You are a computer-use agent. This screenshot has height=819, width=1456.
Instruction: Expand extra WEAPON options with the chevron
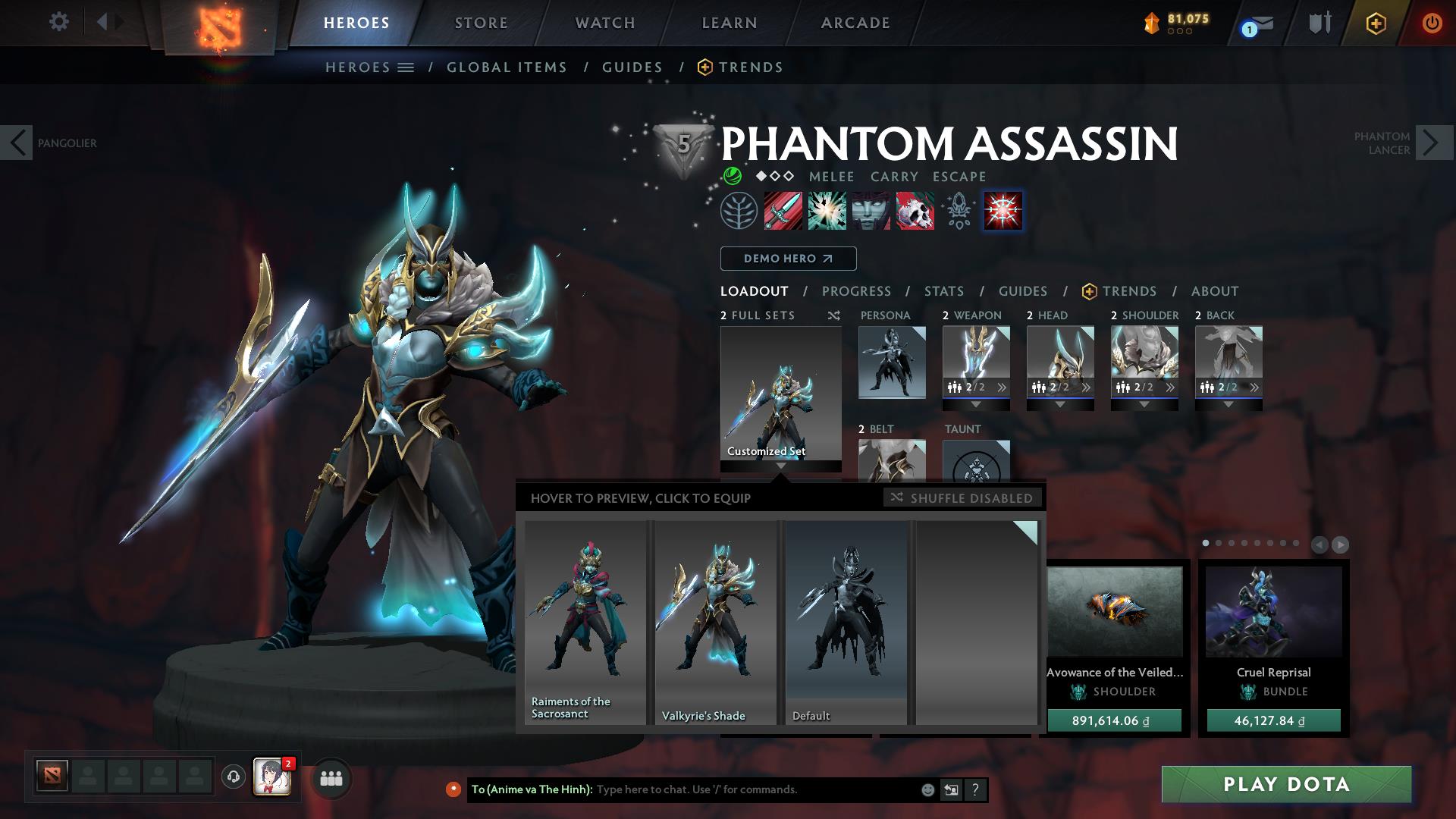tap(1002, 387)
